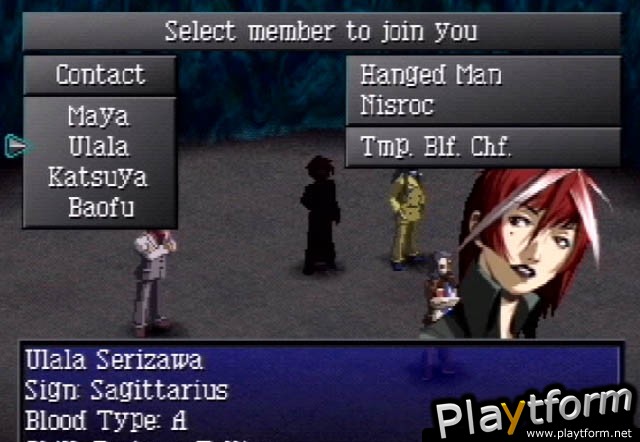The height and width of the screenshot is (442, 640).
Task: Pick Katsuya from the contact list
Action: coord(98,177)
